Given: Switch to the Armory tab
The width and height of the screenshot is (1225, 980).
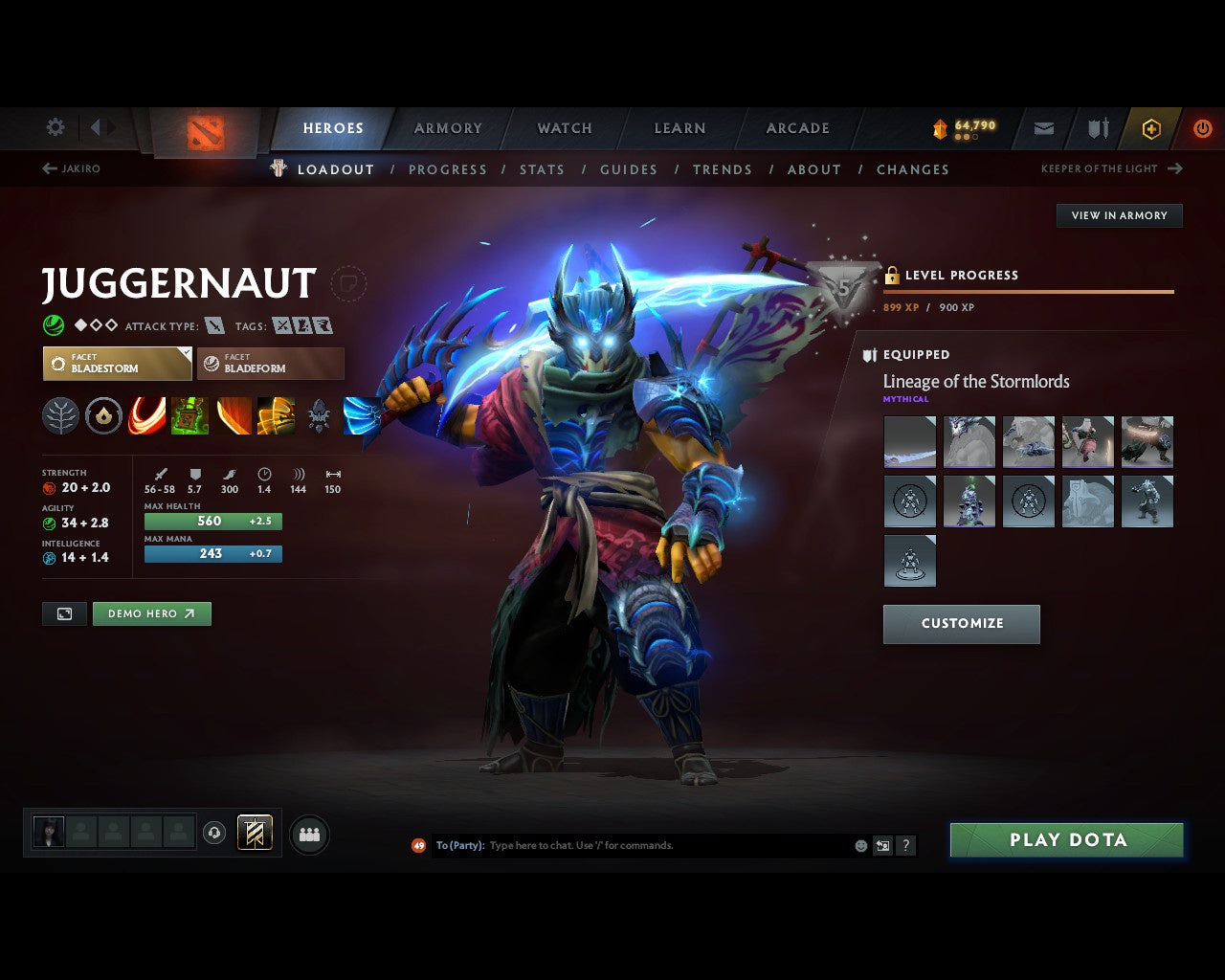Looking at the screenshot, I should (x=448, y=128).
